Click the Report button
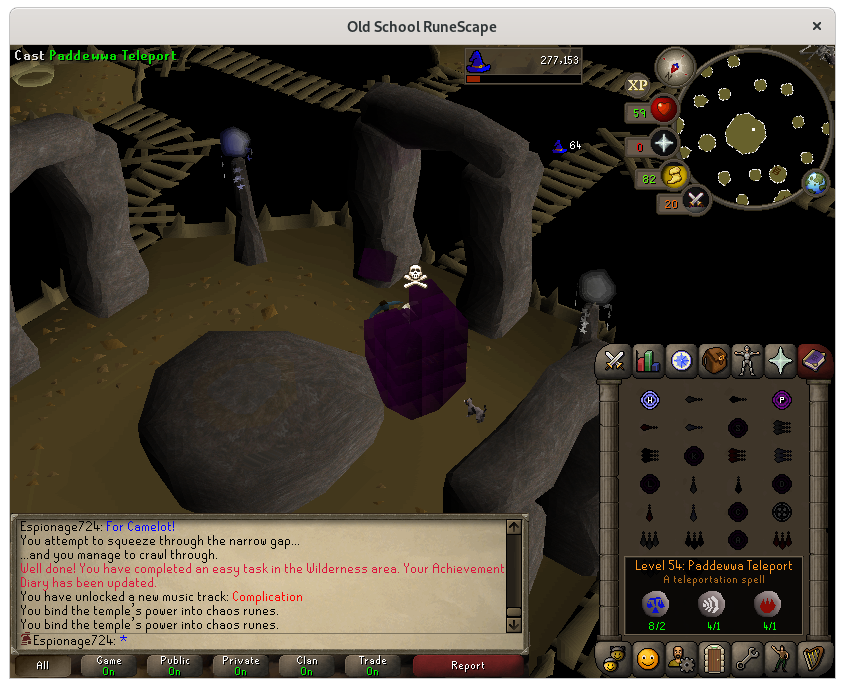The image size is (845, 688). [467, 665]
